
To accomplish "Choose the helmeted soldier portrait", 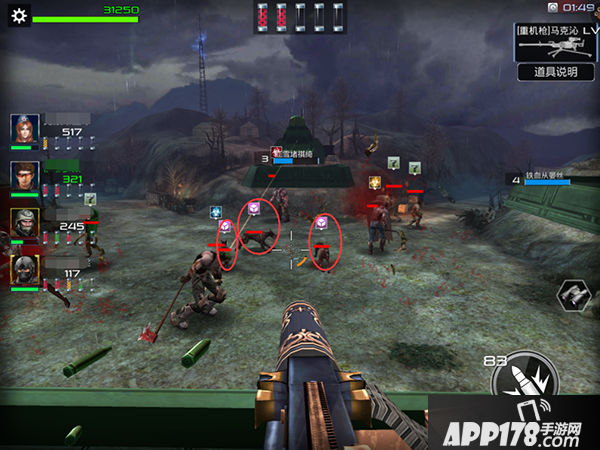I will (x=25, y=223).
